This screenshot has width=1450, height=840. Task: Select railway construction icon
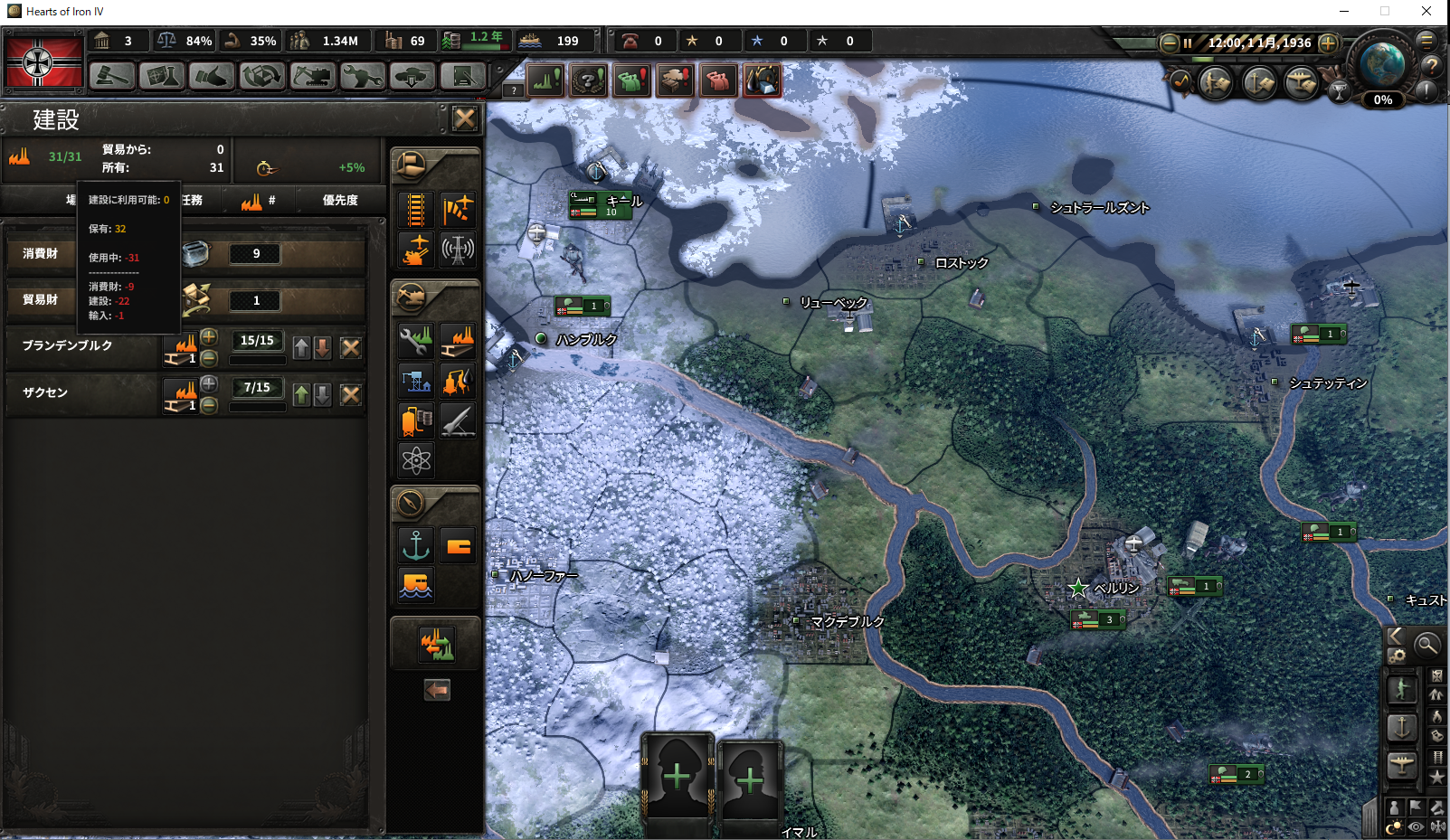[416, 210]
